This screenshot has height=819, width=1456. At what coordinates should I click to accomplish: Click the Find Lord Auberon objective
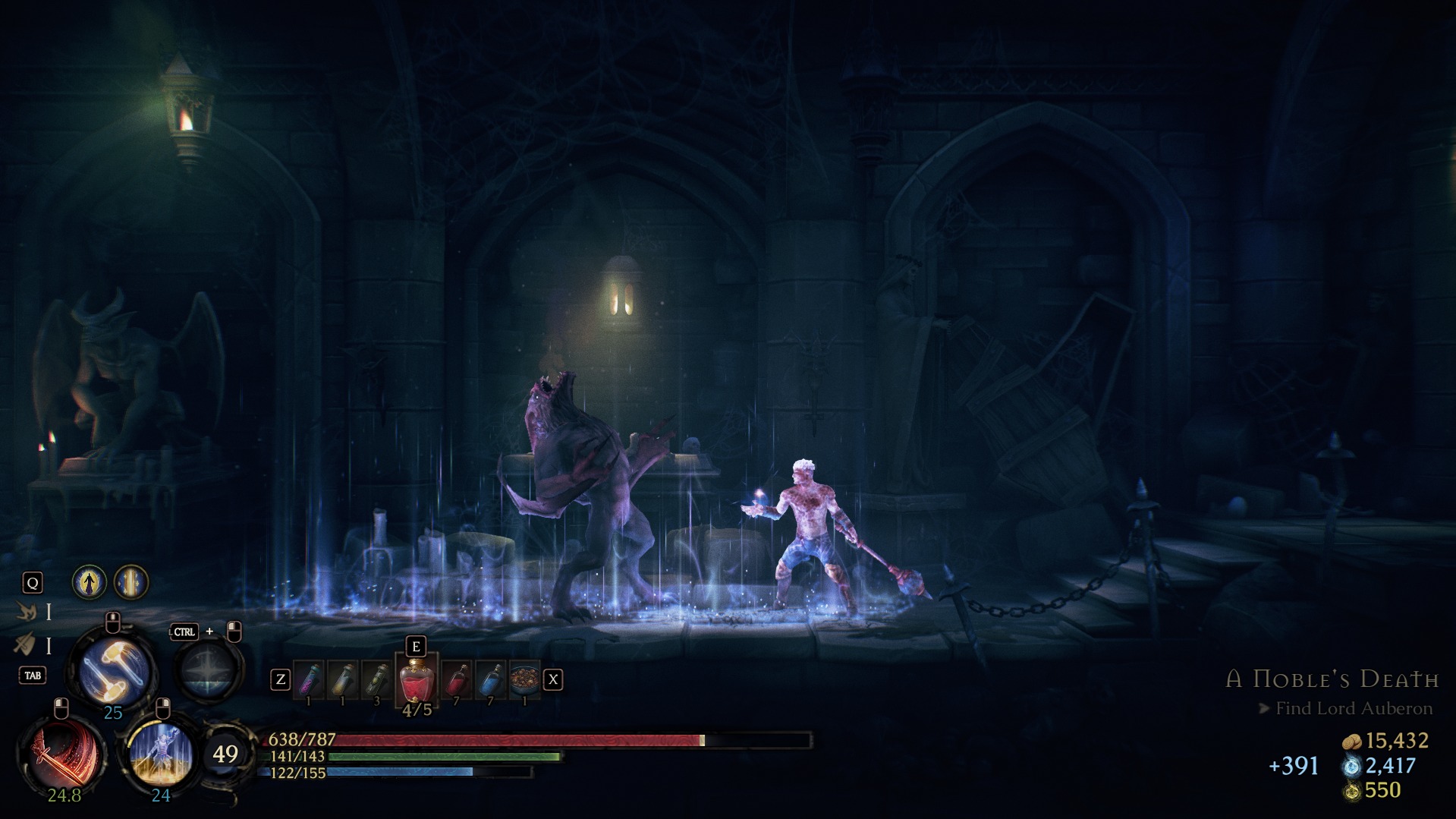click(1354, 708)
